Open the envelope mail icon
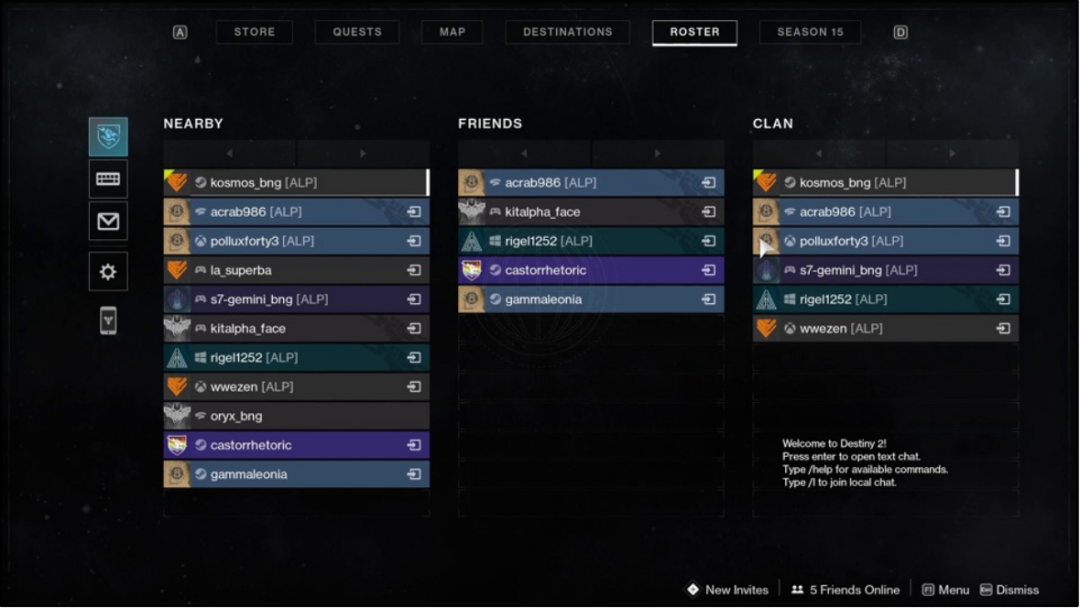This screenshot has width=1080, height=608. (x=108, y=221)
